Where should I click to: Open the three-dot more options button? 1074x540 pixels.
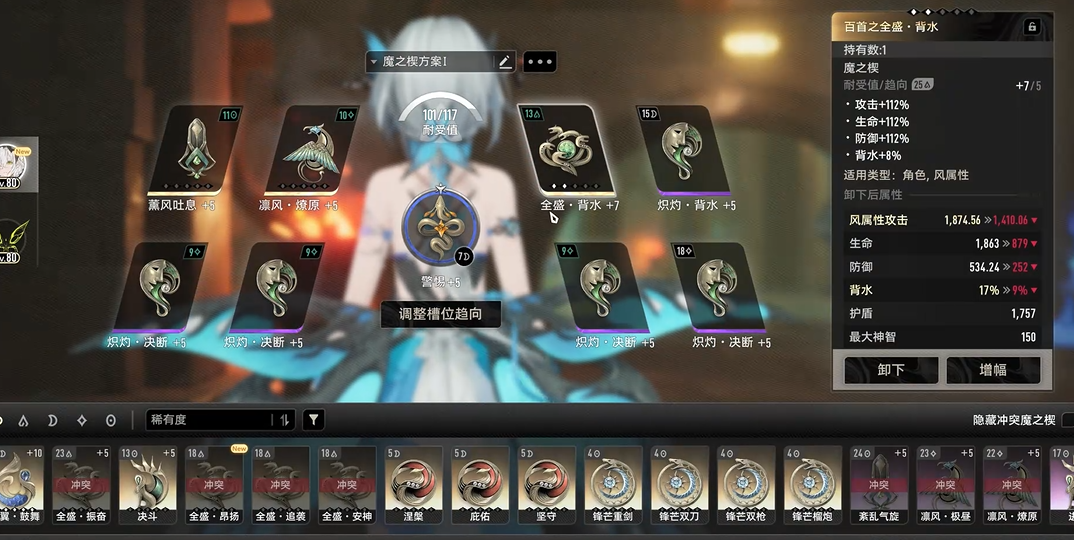[540, 62]
